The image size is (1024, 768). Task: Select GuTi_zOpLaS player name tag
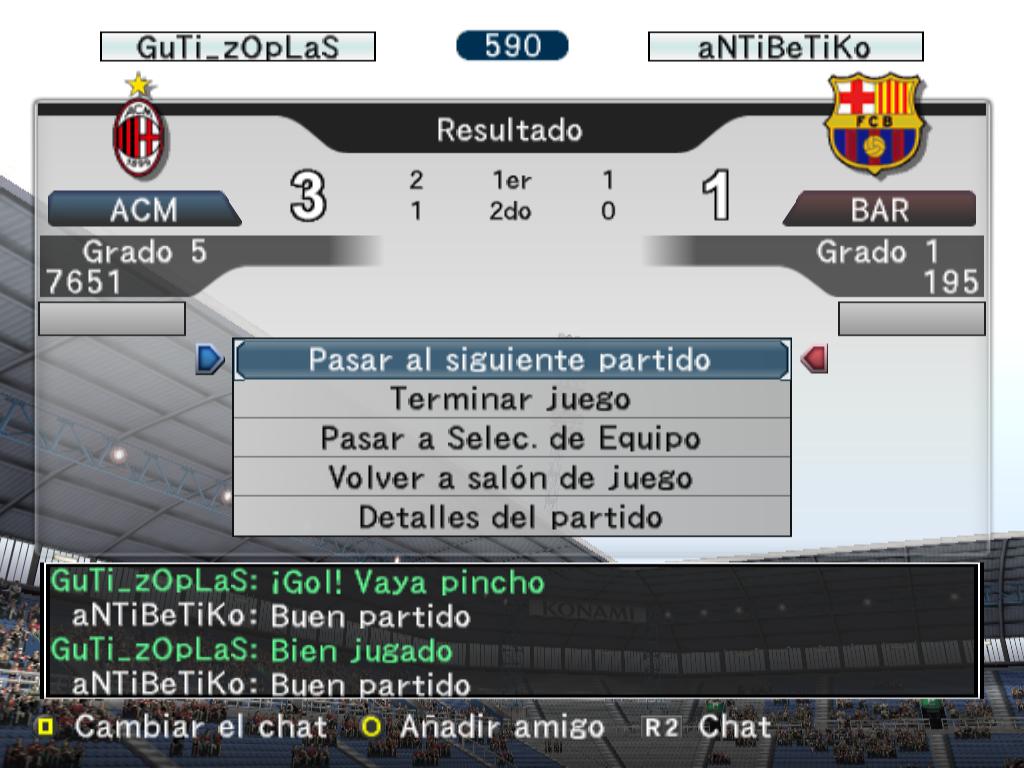point(238,47)
